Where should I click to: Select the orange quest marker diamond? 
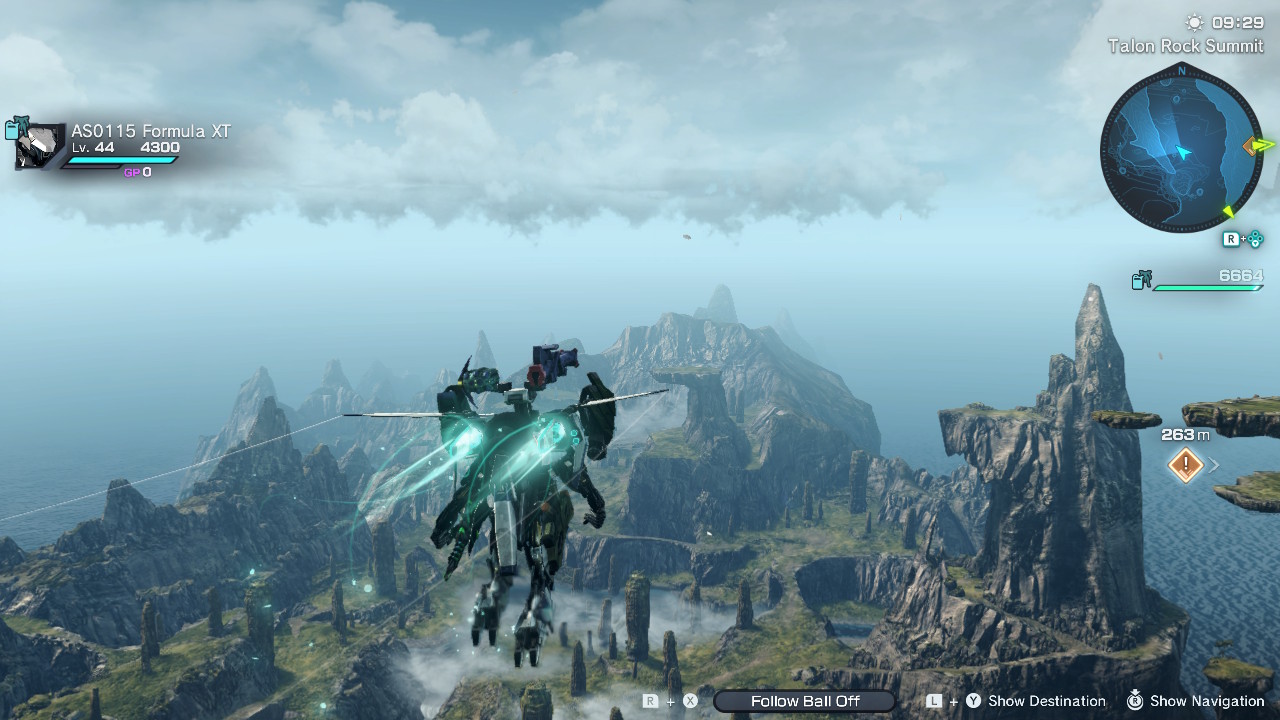coord(1186,464)
